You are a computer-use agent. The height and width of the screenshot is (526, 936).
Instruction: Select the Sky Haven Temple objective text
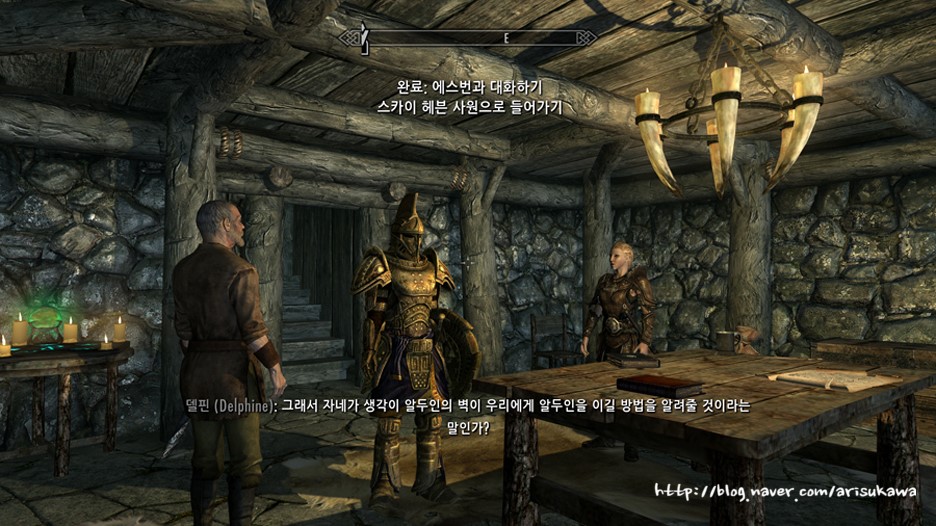pos(468,104)
